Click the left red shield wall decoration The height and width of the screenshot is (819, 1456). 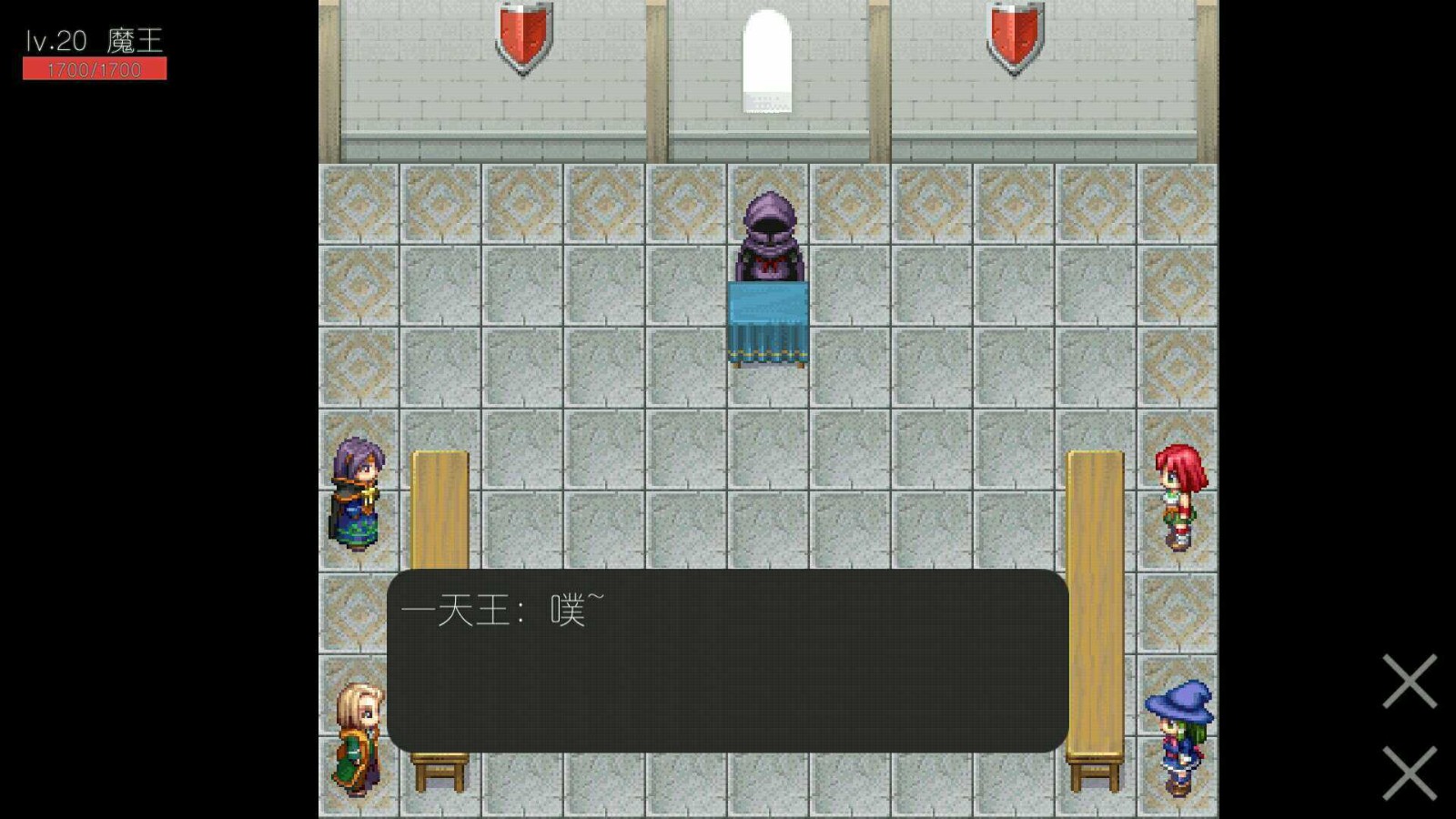[x=521, y=36]
